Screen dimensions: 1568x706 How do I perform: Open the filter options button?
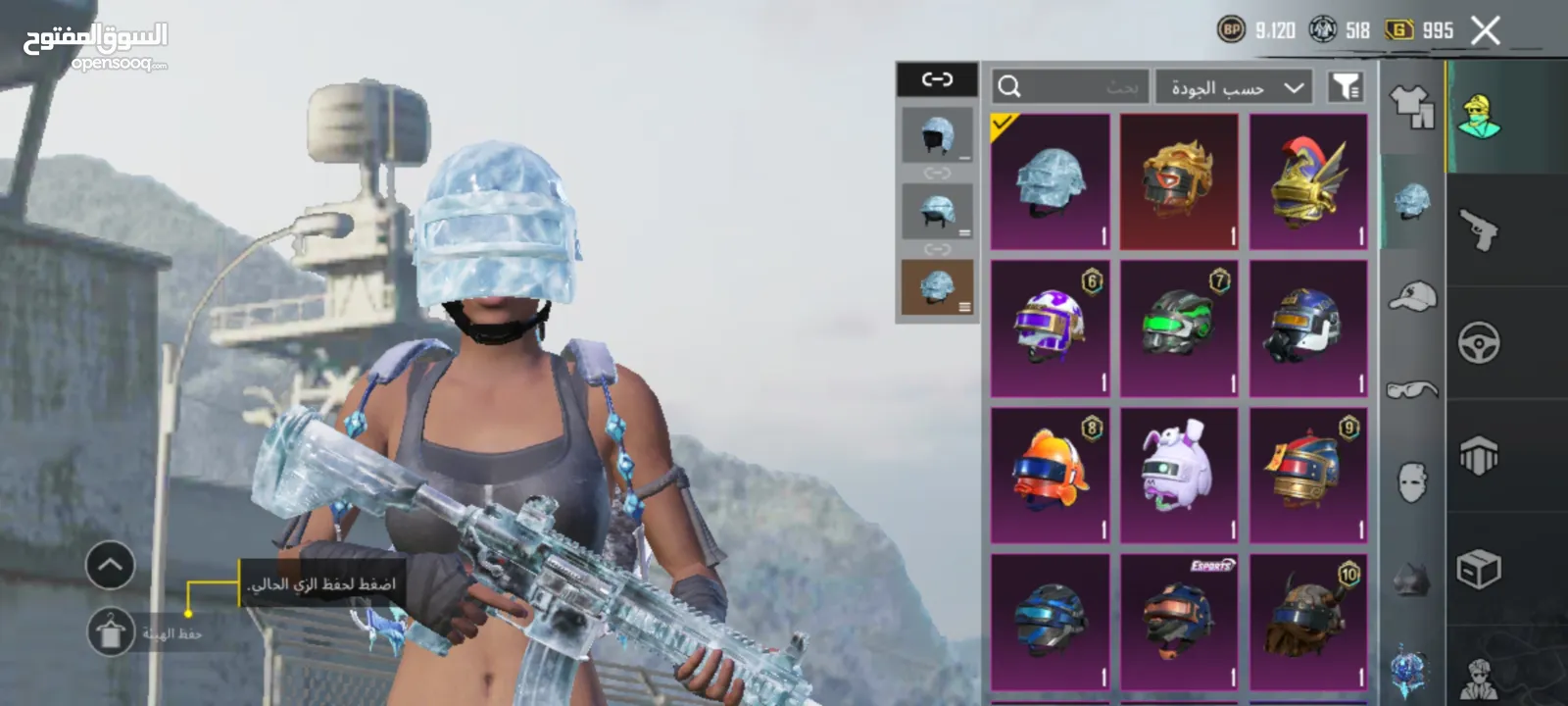coord(1346,87)
